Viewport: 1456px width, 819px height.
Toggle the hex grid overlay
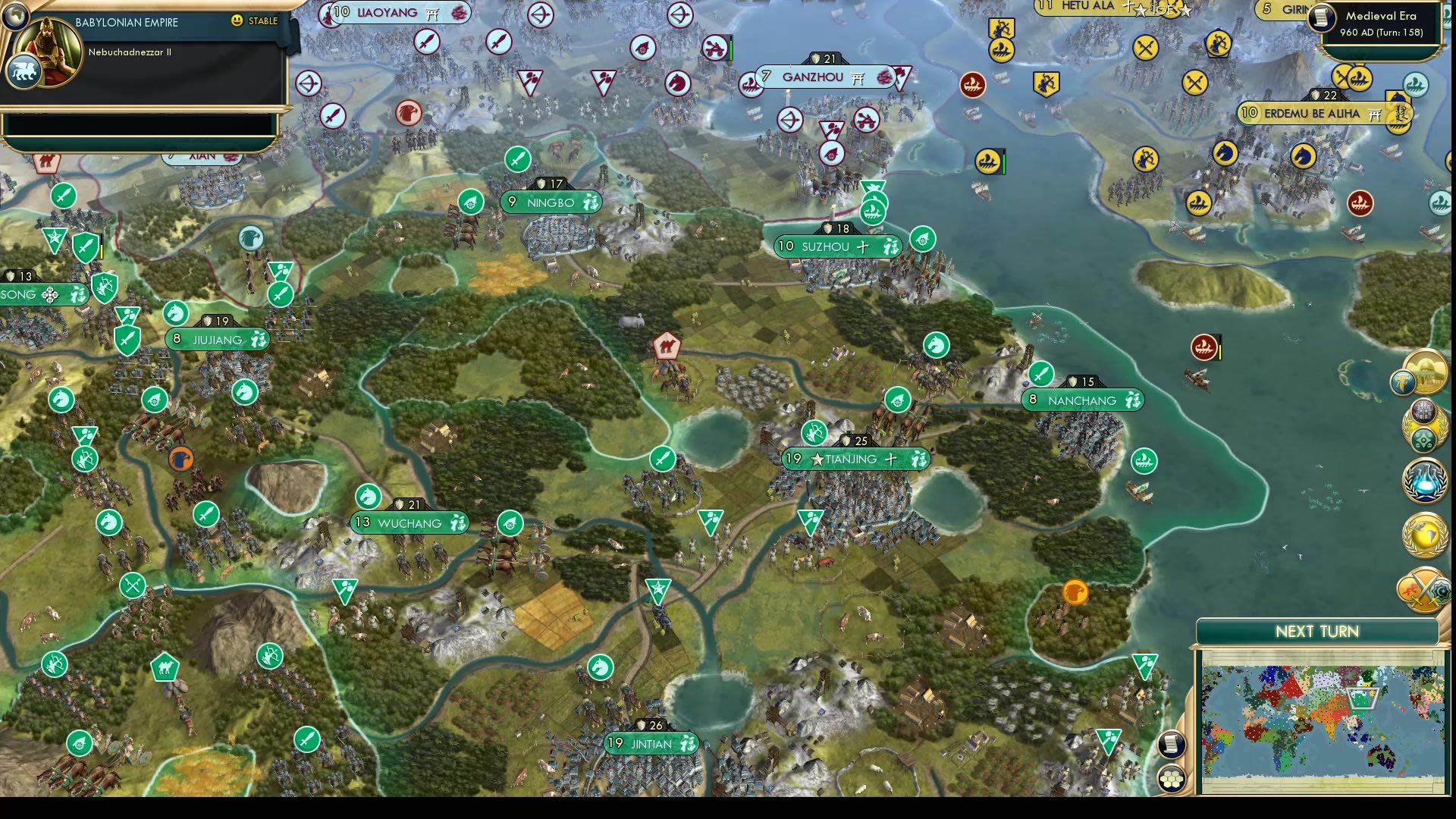point(1171,778)
